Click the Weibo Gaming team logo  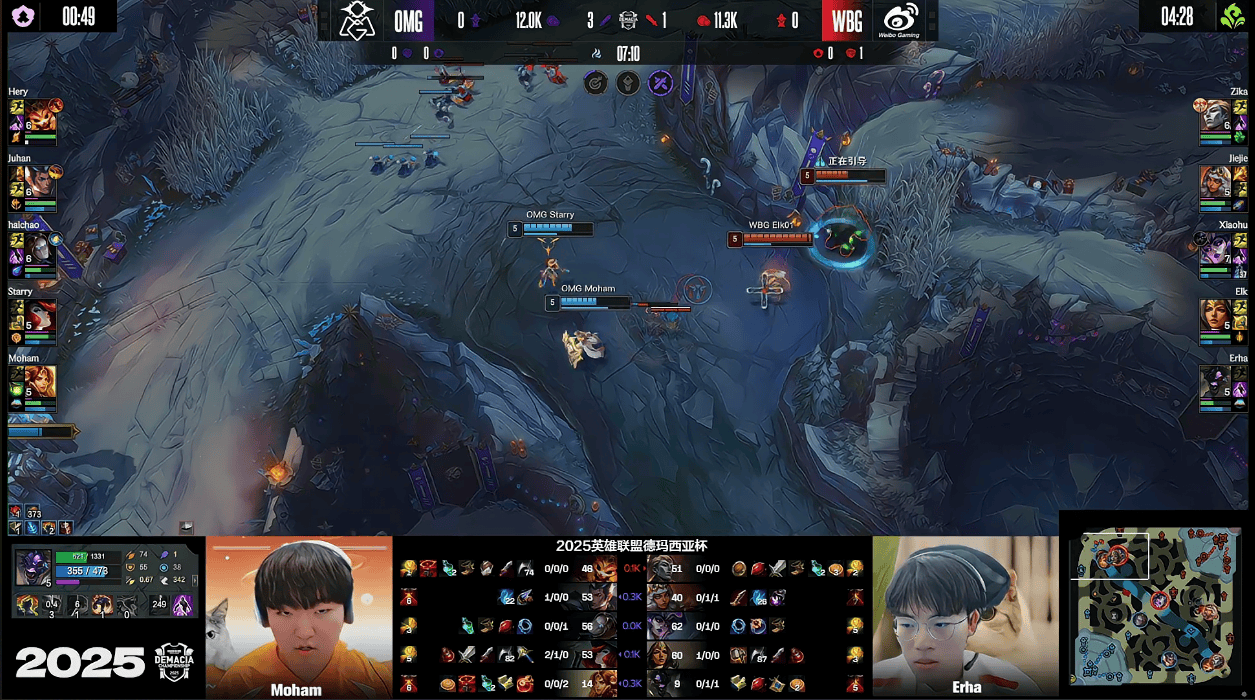pos(901,20)
